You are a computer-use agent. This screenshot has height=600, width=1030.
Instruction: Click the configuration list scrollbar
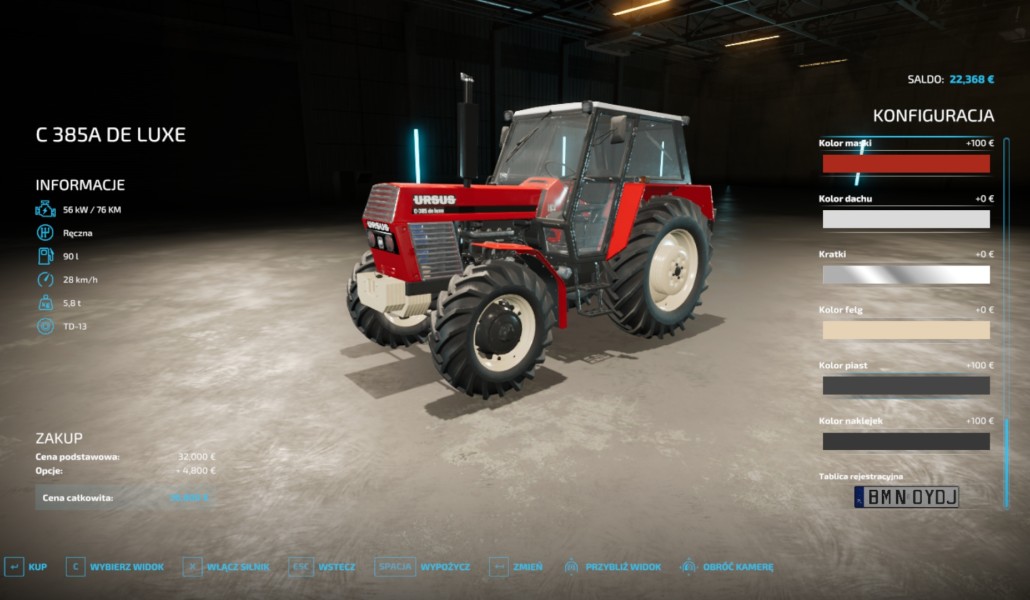pyautogui.click(x=1006, y=300)
